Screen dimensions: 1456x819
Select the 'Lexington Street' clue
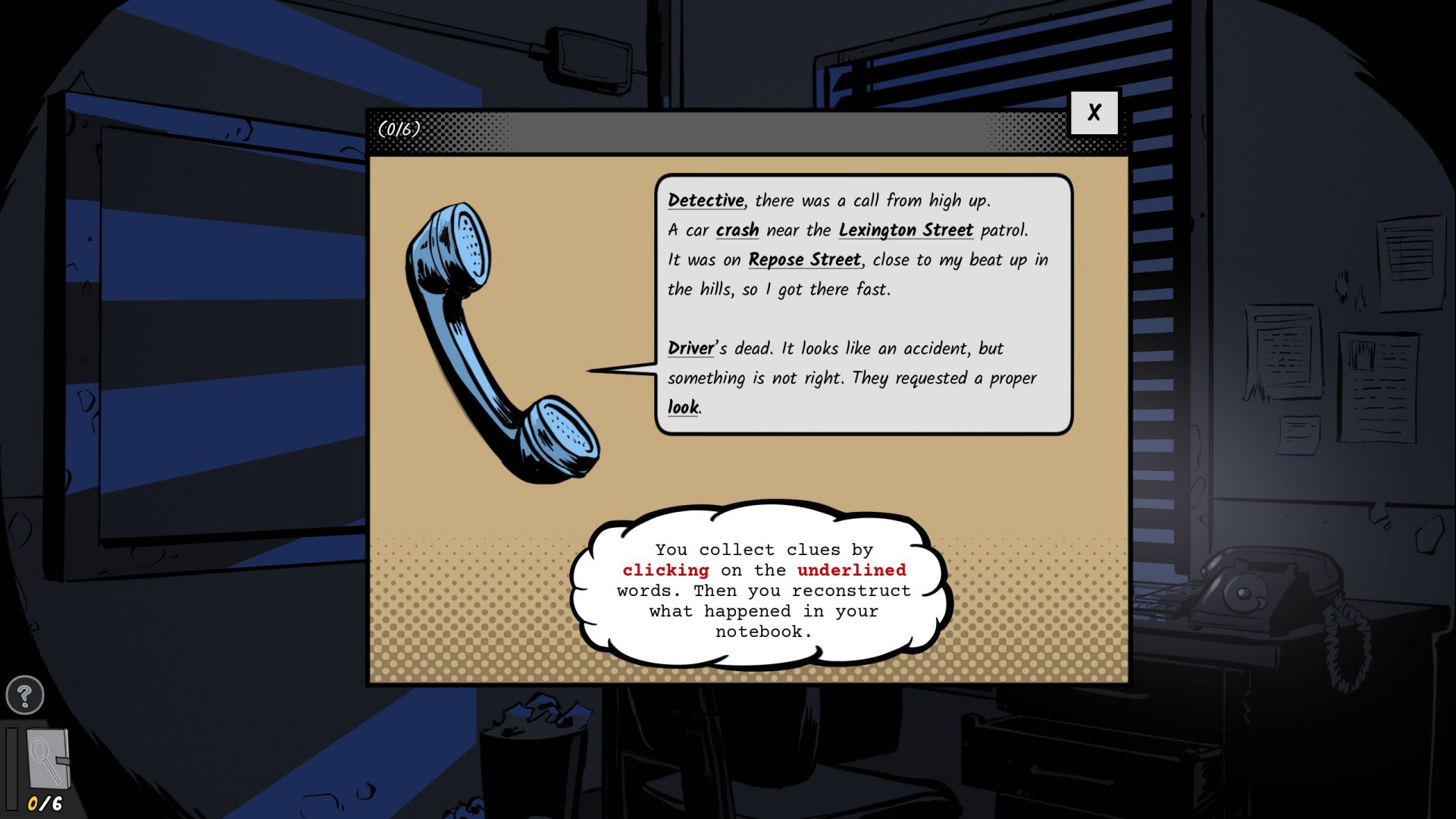click(x=906, y=230)
